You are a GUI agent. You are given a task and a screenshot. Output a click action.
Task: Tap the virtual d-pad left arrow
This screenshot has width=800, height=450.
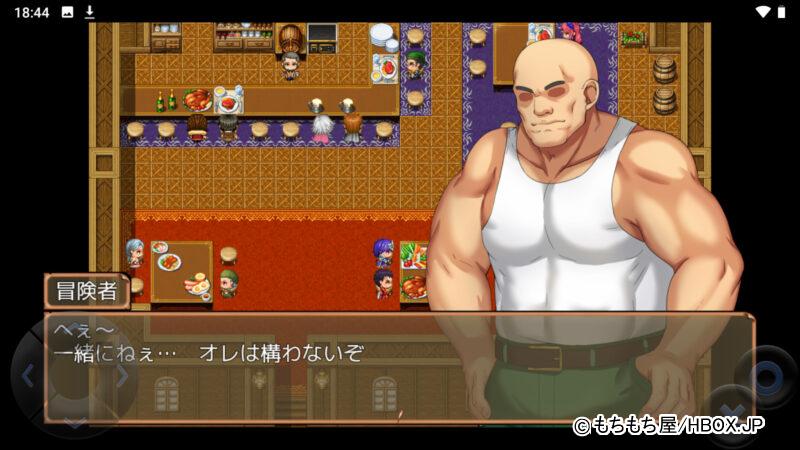tap(28, 376)
